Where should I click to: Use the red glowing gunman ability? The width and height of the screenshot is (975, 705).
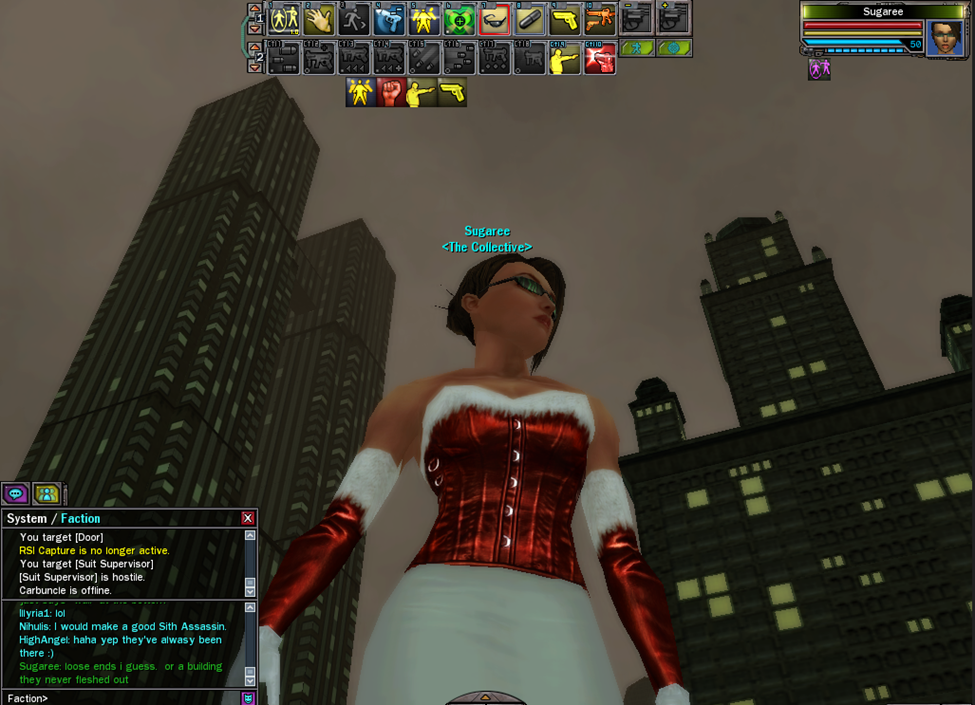click(x=599, y=59)
